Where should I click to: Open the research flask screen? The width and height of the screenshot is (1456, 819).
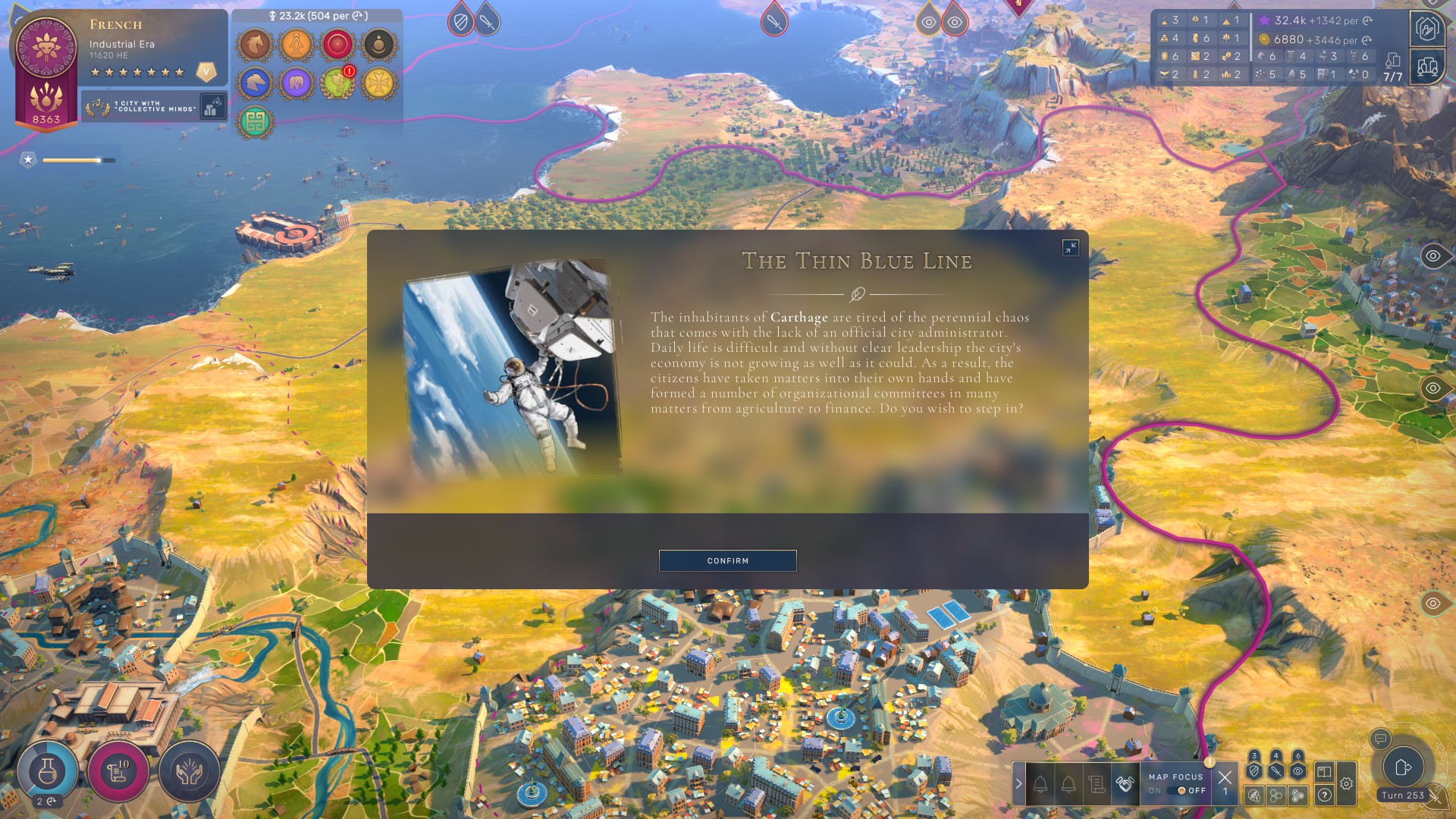tap(47, 771)
